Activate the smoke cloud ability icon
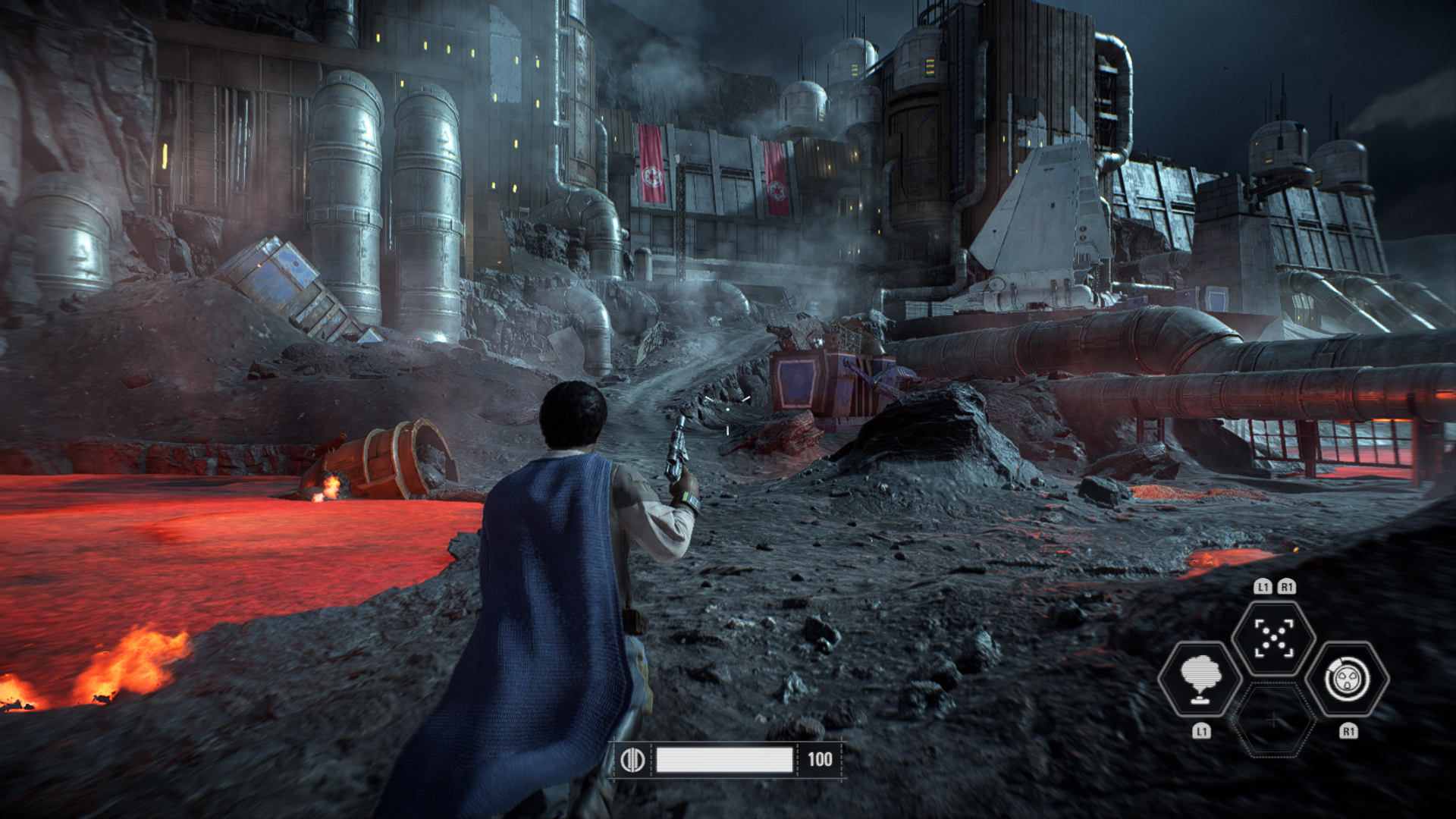1456x819 pixels. [x=1200, y=679]
